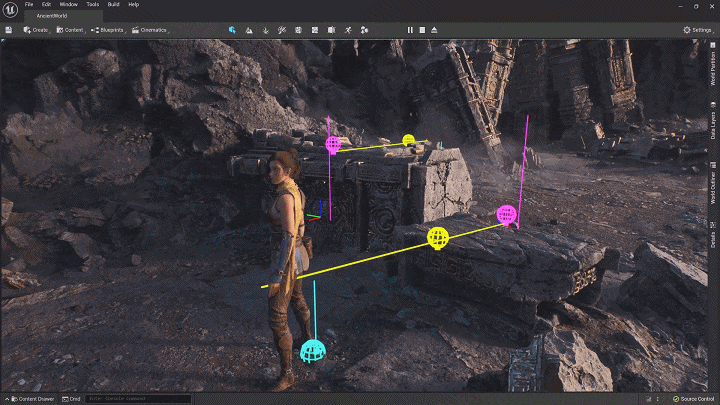Open the Cinematics dropdown
The image size is (720, 405).
click(151, 31)
